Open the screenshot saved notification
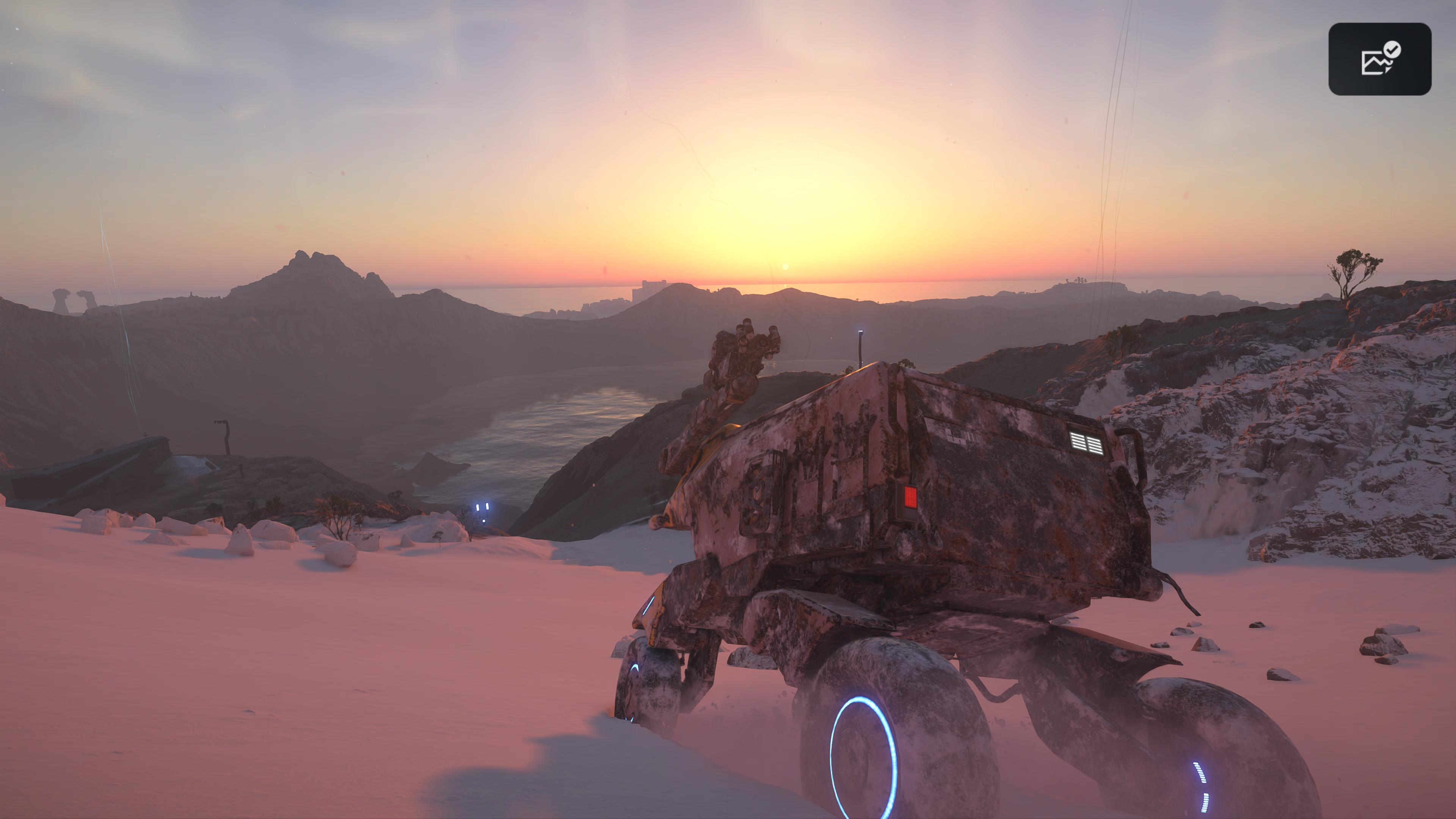 (x=1379, y=59)
